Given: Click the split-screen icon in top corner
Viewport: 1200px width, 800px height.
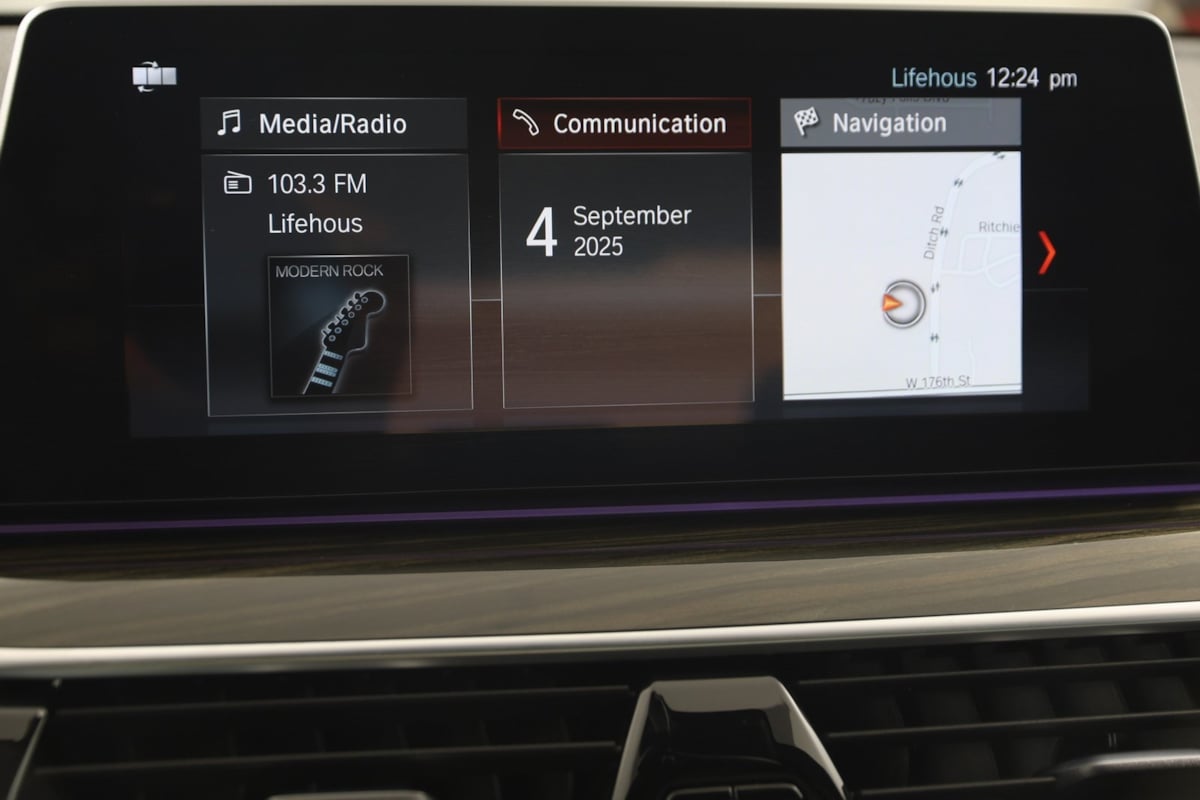Looking at the screenshot, I should click(155, 78).
